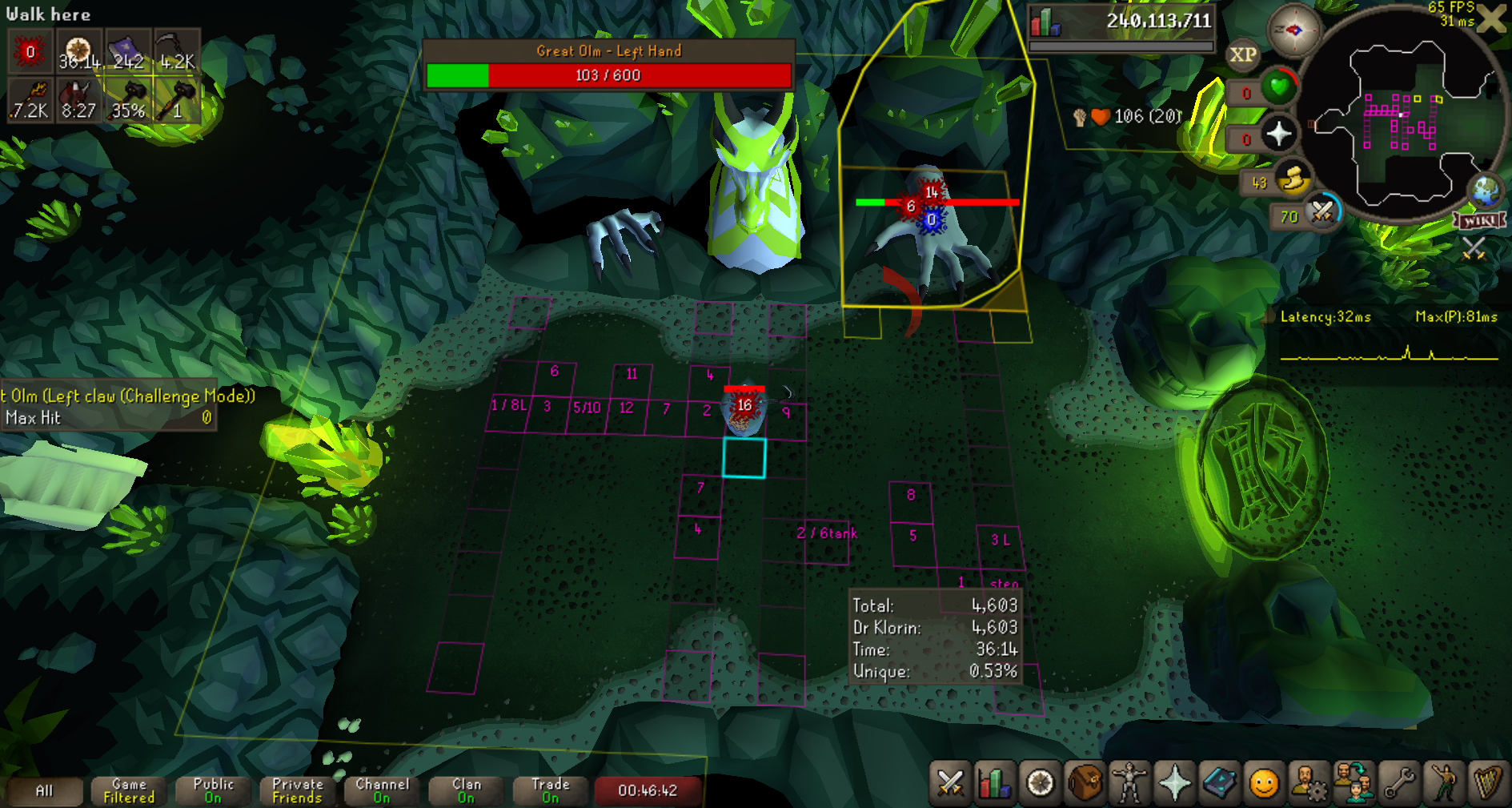
Task: Open the Emotes tab
Action: pos(1443,782)
